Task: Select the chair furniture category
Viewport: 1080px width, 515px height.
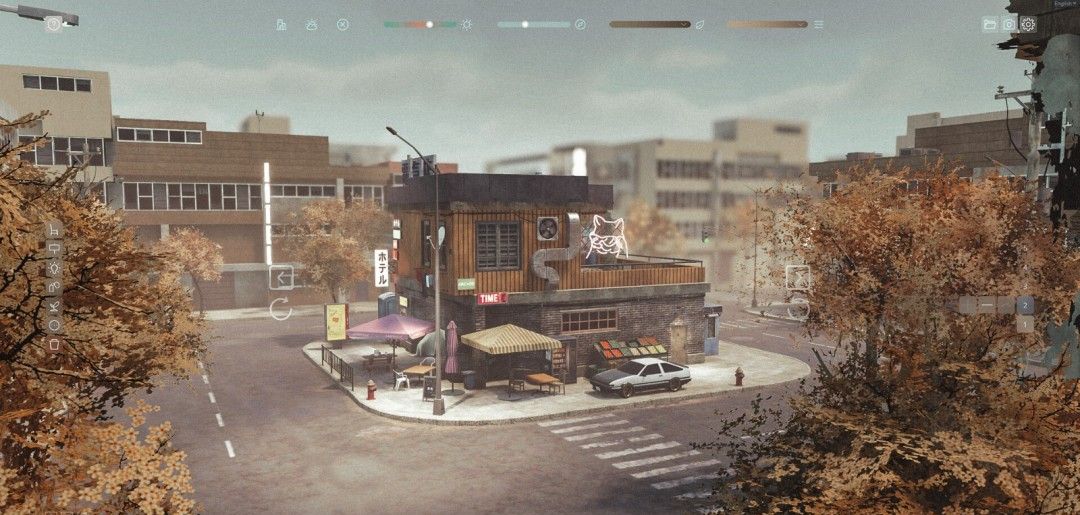Action: point(54,230)
